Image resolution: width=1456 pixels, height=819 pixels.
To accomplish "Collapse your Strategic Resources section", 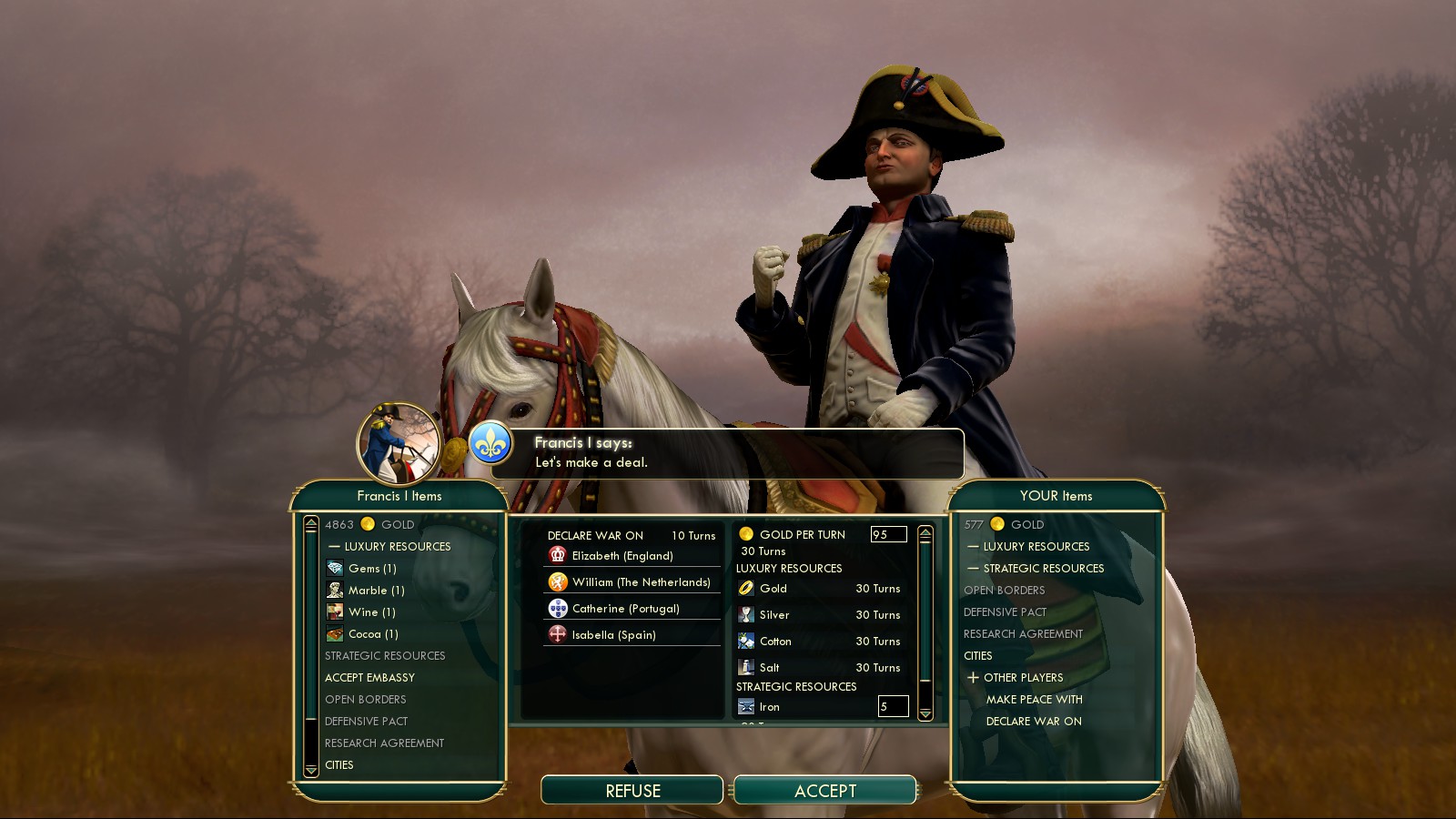I will pyautogui.click(x=973, y=569).
